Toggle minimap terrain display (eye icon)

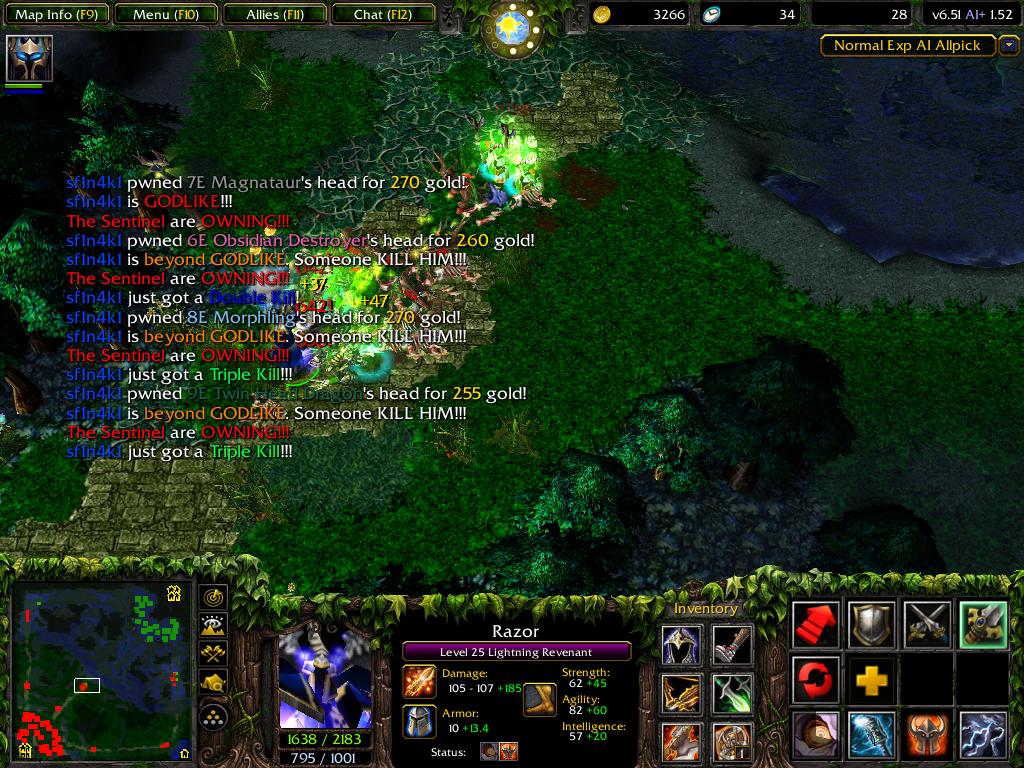click(x=214, y=626)
